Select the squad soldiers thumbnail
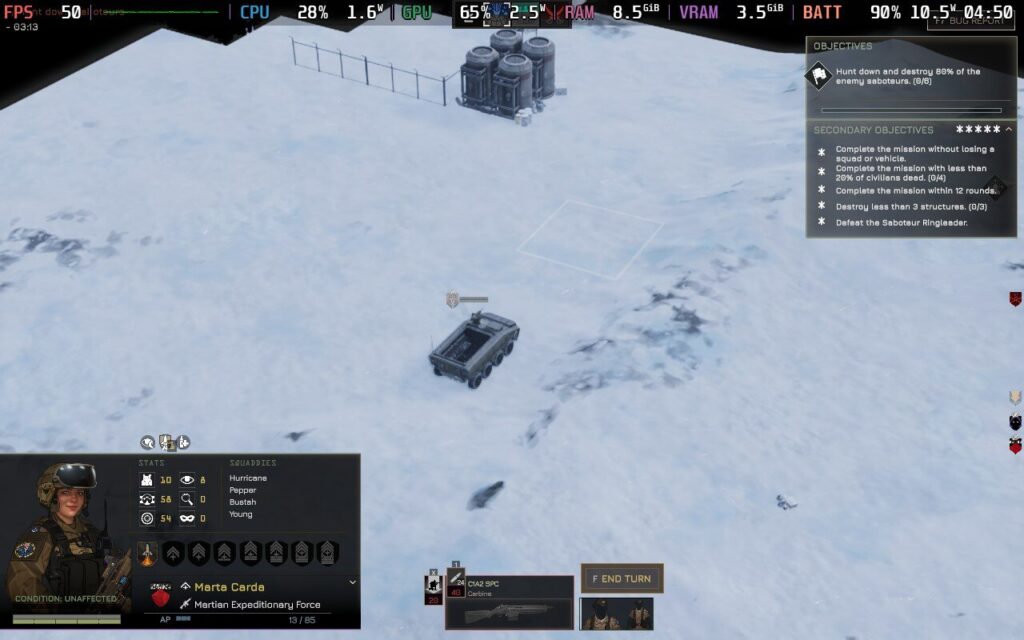The height and width of the screenshot is (640, 1024). click(x=616, y=612)
